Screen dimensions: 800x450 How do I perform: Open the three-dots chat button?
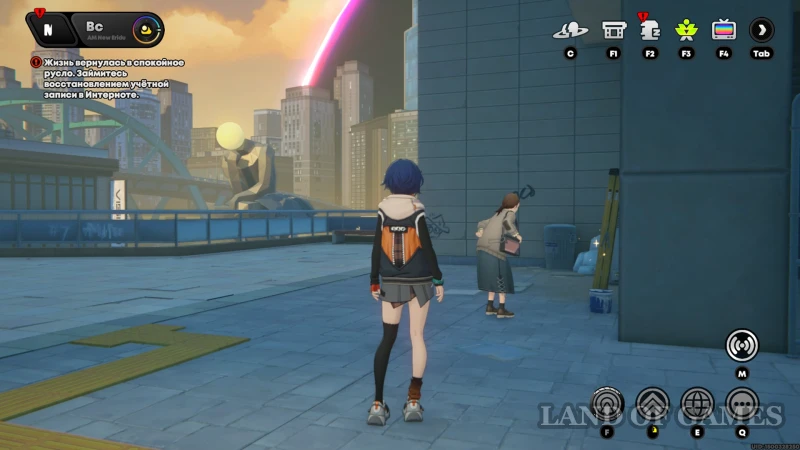coord(741,404)
